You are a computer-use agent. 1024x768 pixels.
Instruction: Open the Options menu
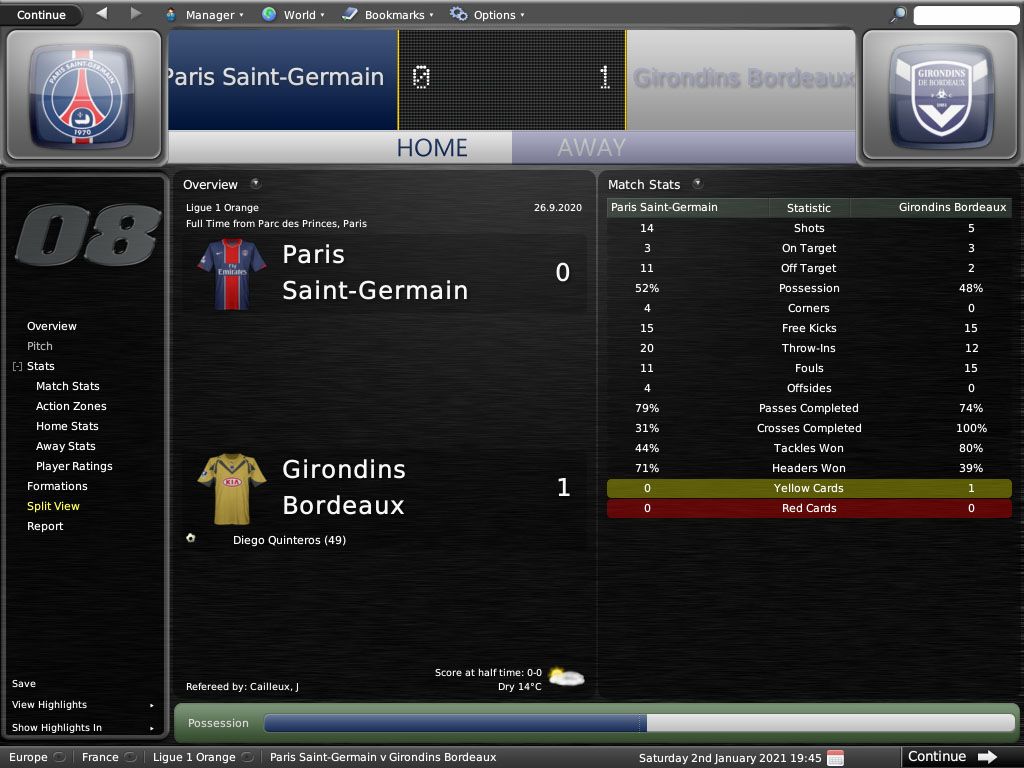pyautogui.click(x=487, y=15)
